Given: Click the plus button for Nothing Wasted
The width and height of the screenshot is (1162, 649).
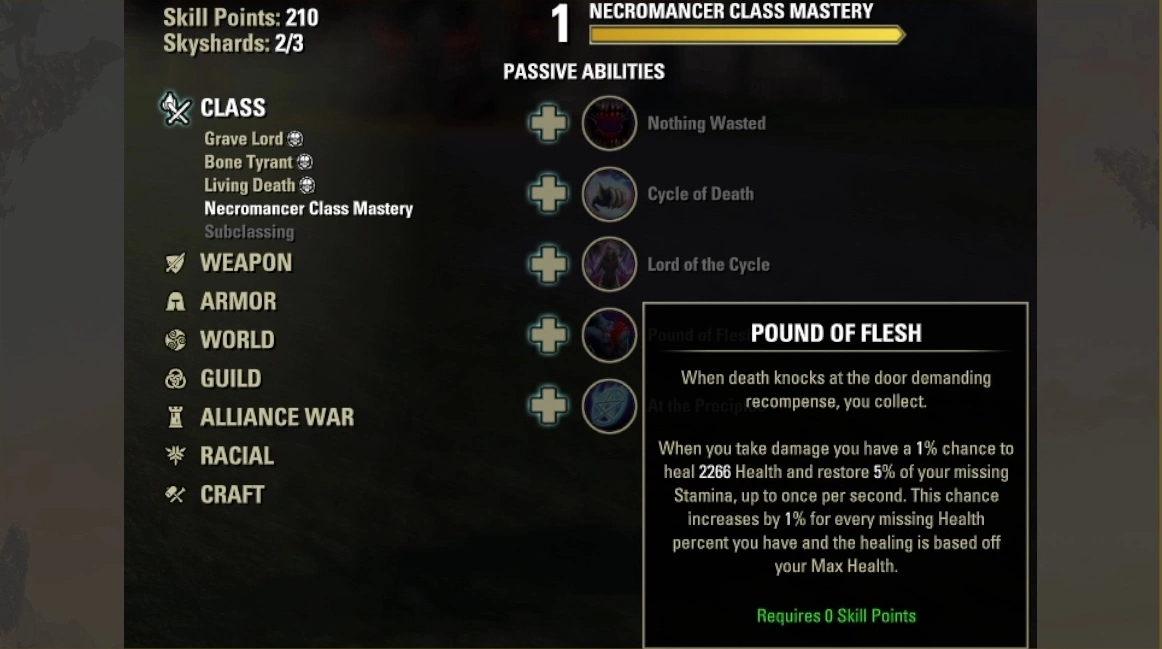Looking at the screenshot, I should point(548,123).
